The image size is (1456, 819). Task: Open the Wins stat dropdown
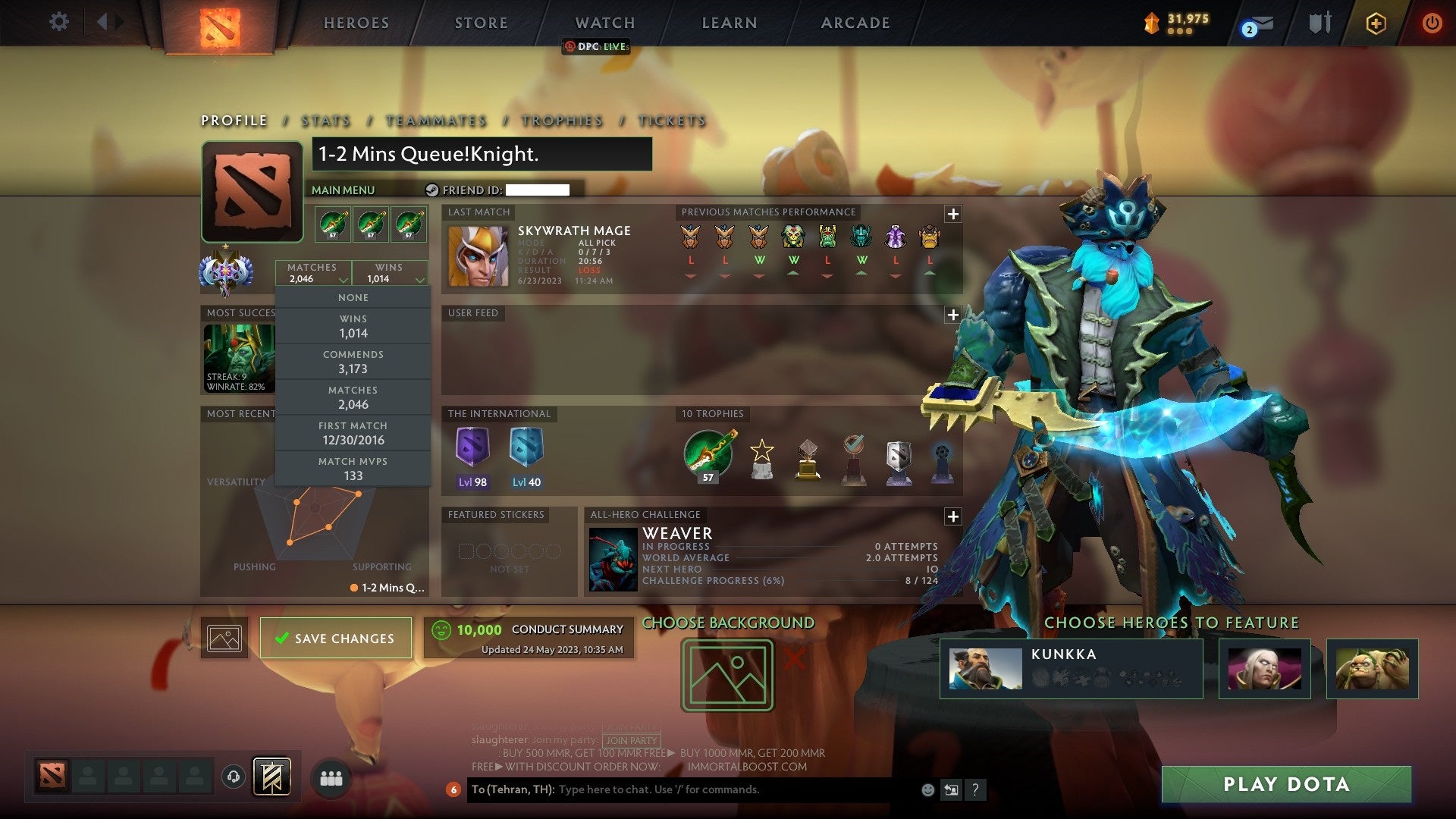click(390, 273)
